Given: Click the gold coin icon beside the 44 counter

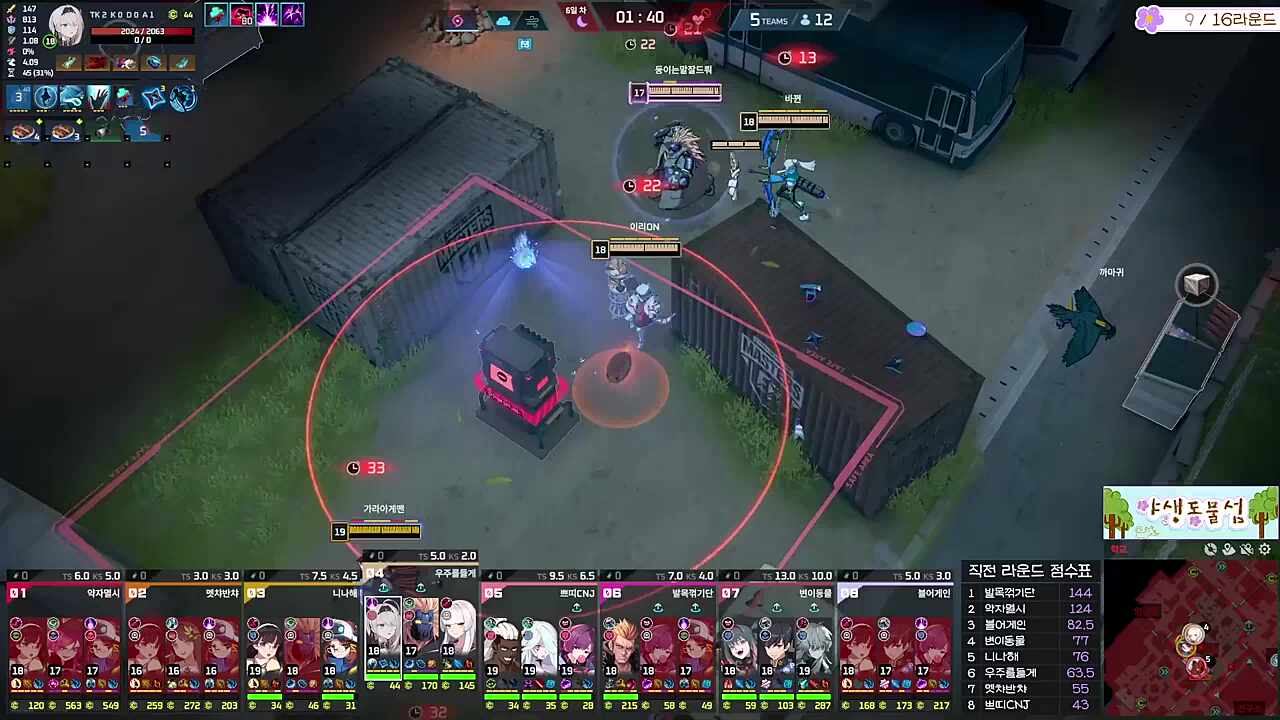Looking at the screenshot, I should point(172,14).
